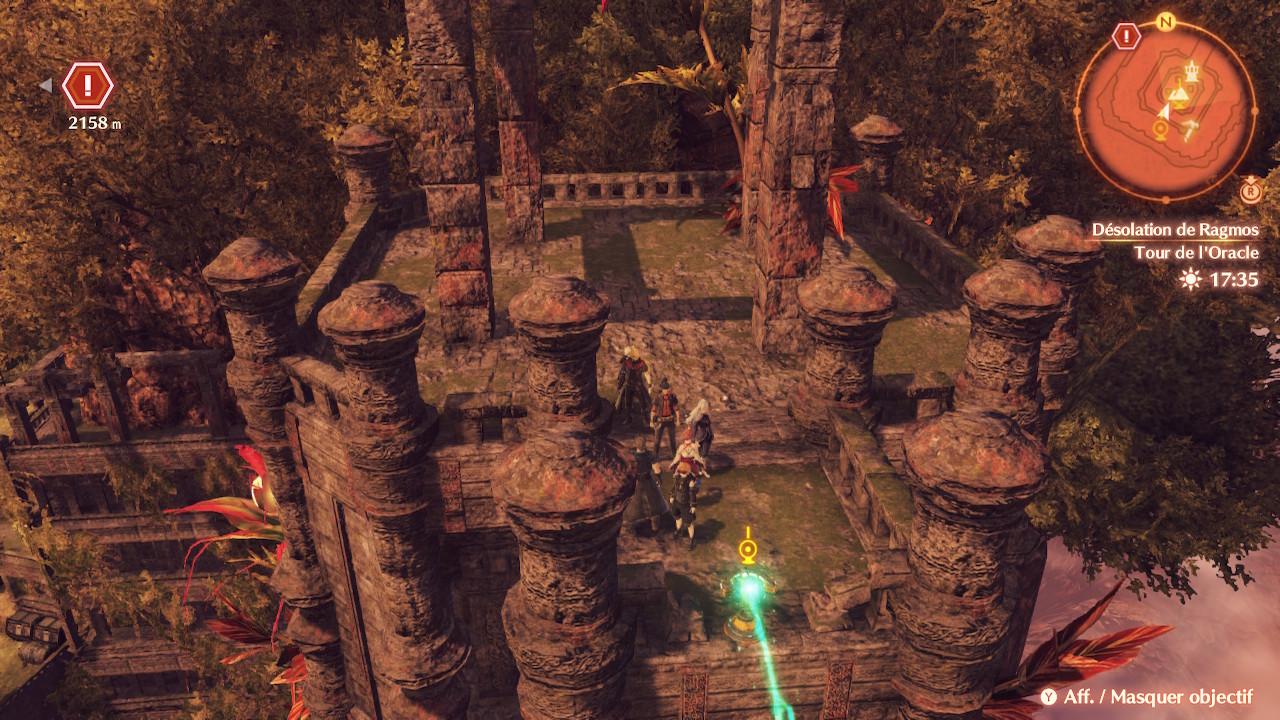The image size is (1280, 720).
Task: Select the white tower landmark icon on the minimap
Action: [x=1191, y=70]
